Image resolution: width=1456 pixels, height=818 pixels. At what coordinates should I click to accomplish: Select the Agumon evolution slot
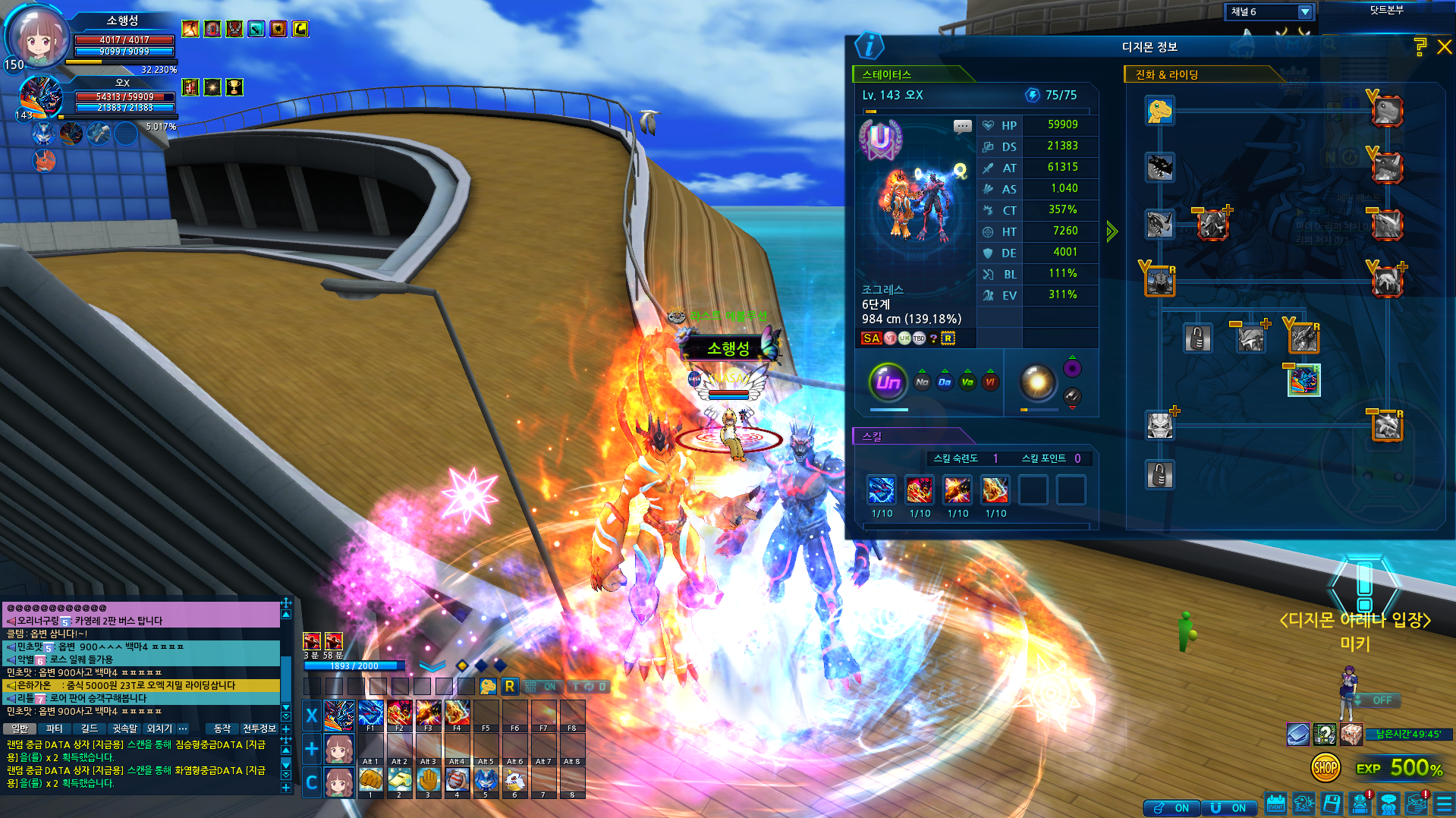(x=1159, y=111)
